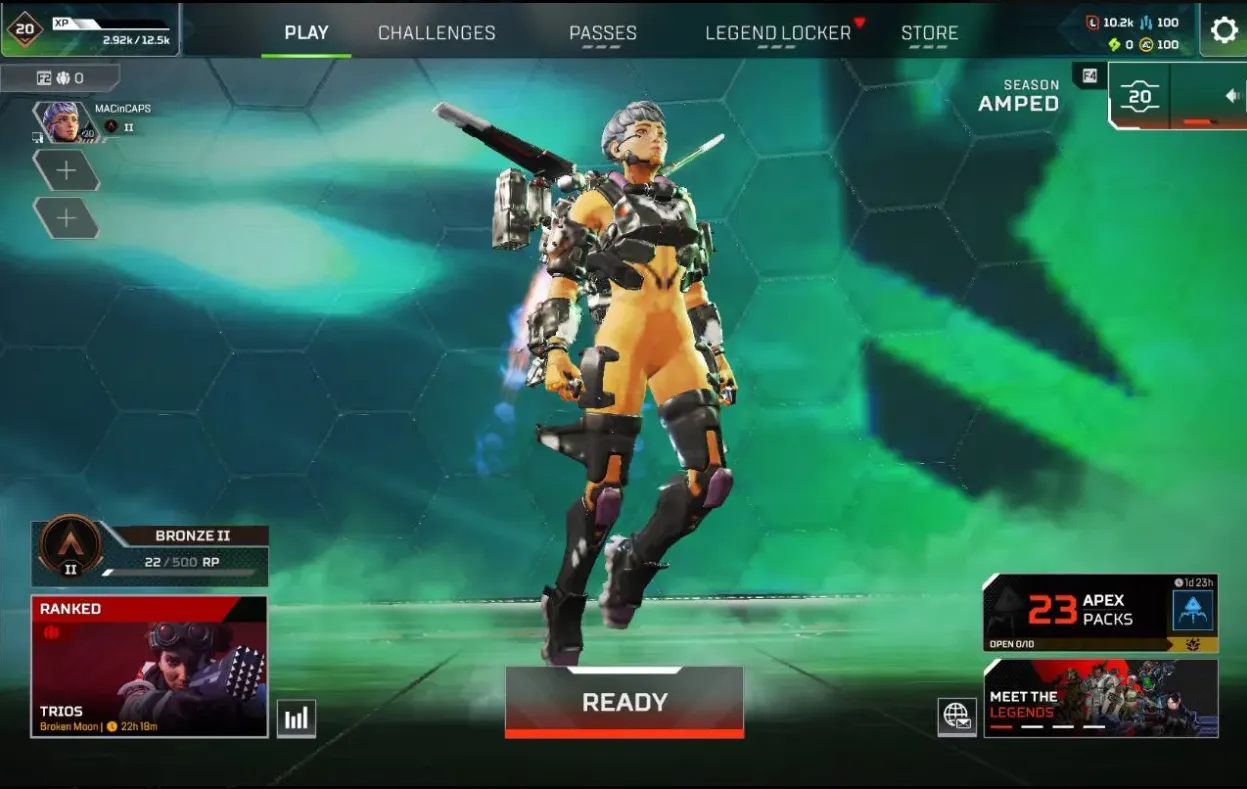Open the Passes tab

click(x=602, y=32)
